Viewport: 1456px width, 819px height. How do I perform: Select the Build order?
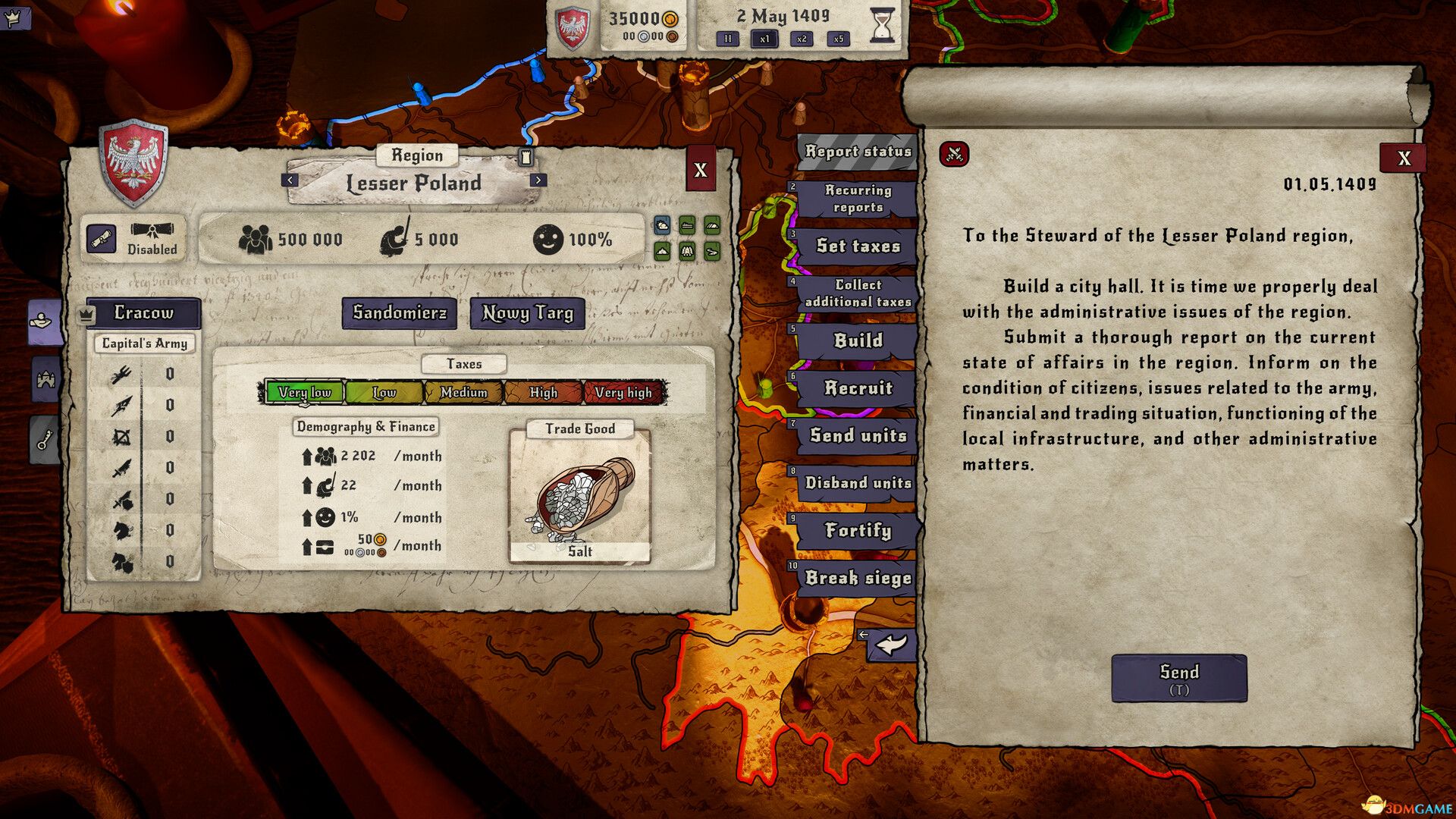[x=858, y=340]
